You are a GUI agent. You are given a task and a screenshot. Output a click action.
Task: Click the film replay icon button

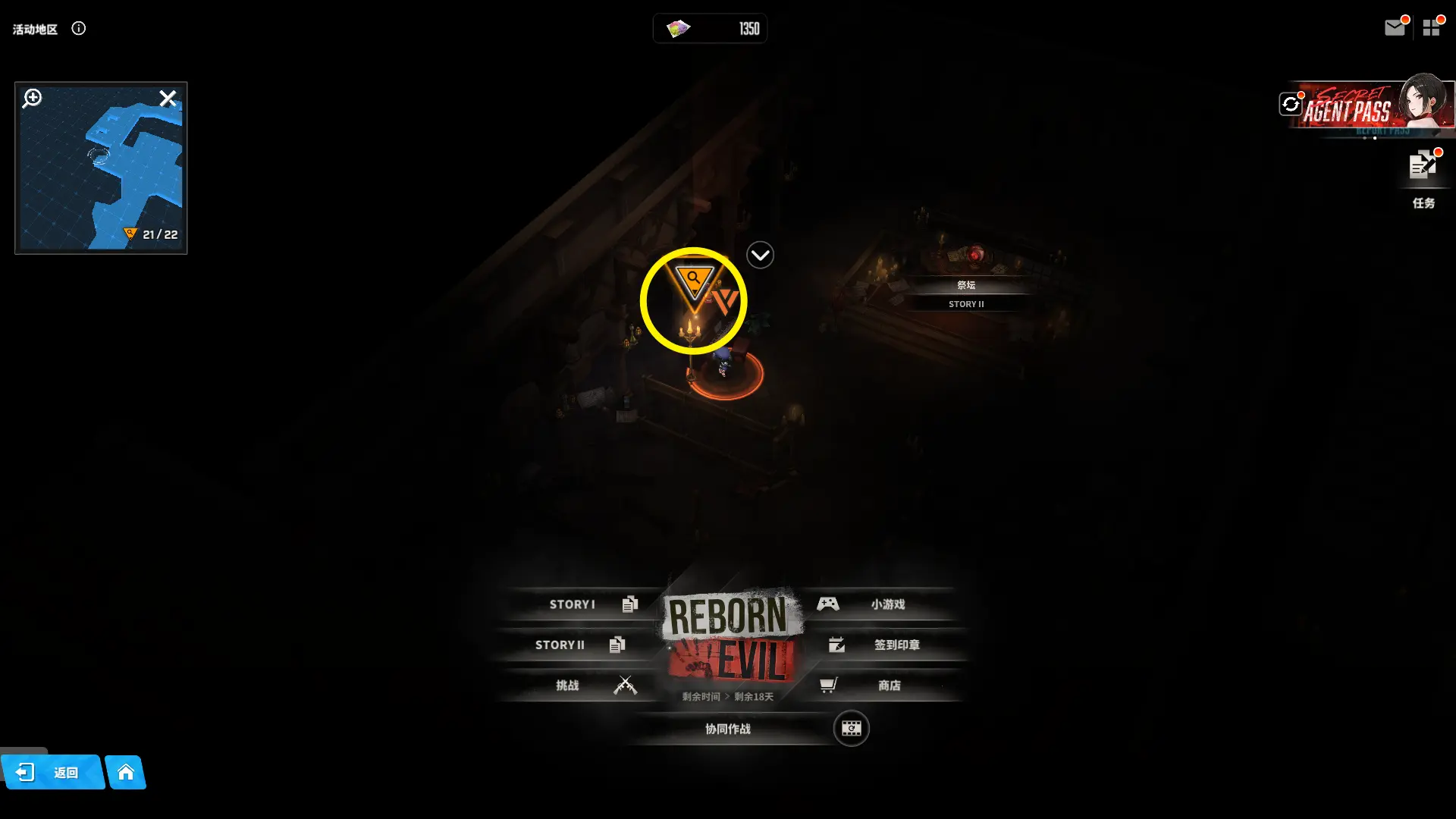click(851, 729)
